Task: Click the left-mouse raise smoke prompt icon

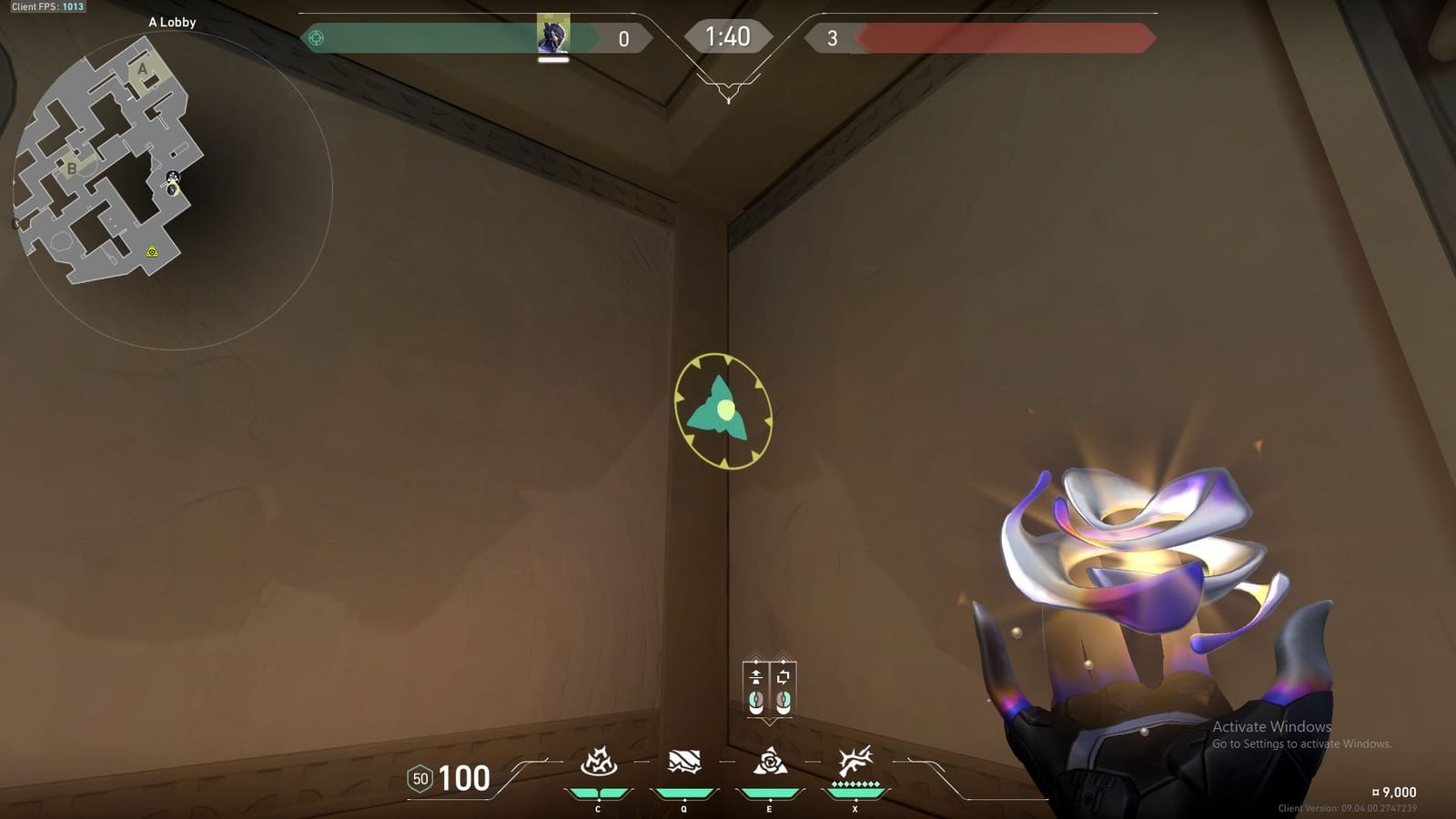Action: (x=756, y=687)
